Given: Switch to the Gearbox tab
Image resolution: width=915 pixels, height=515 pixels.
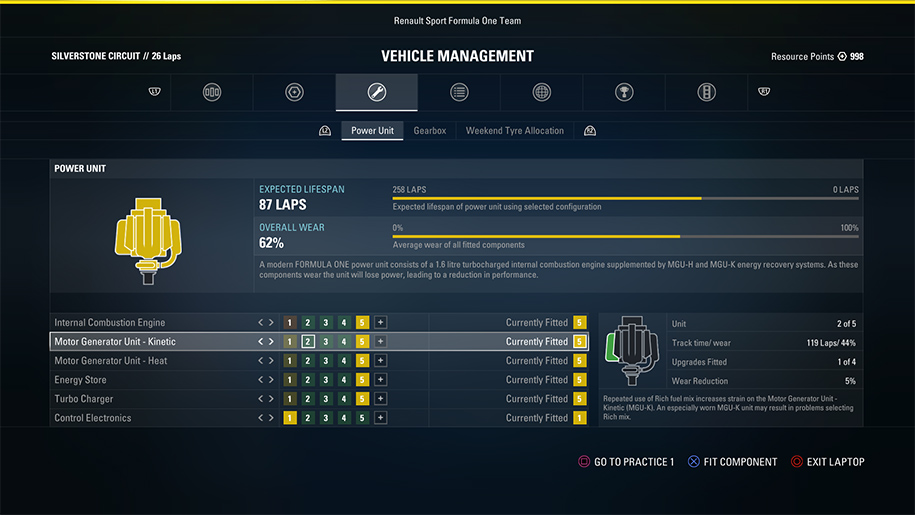Looking at the screenshot, I should click(430, 131).
